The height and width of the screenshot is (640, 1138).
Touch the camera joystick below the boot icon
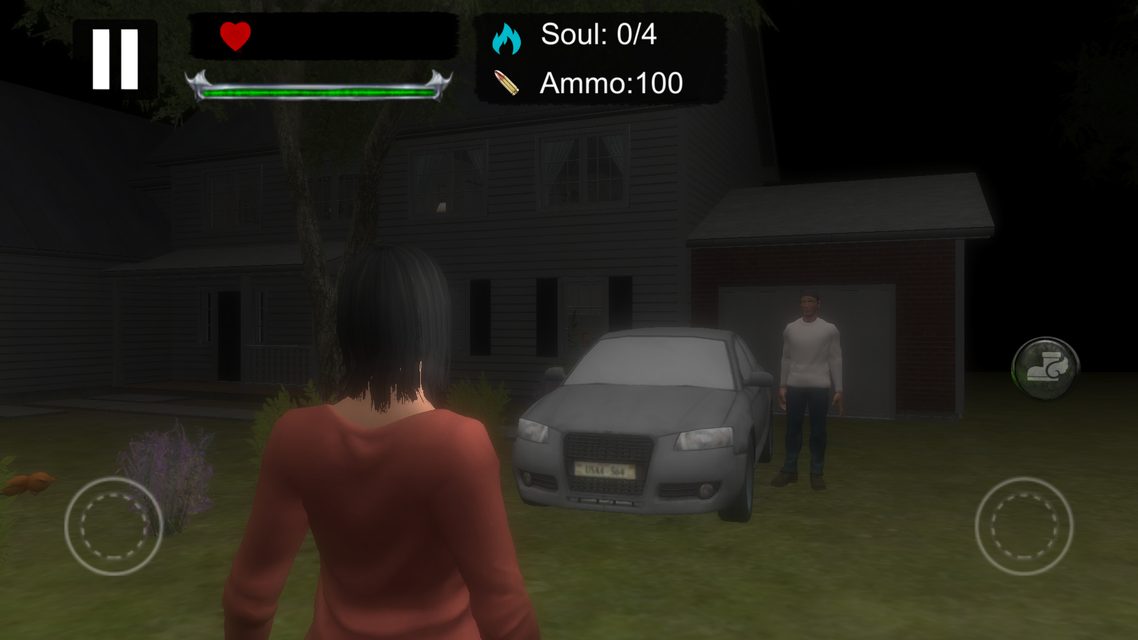[1023, 525]
